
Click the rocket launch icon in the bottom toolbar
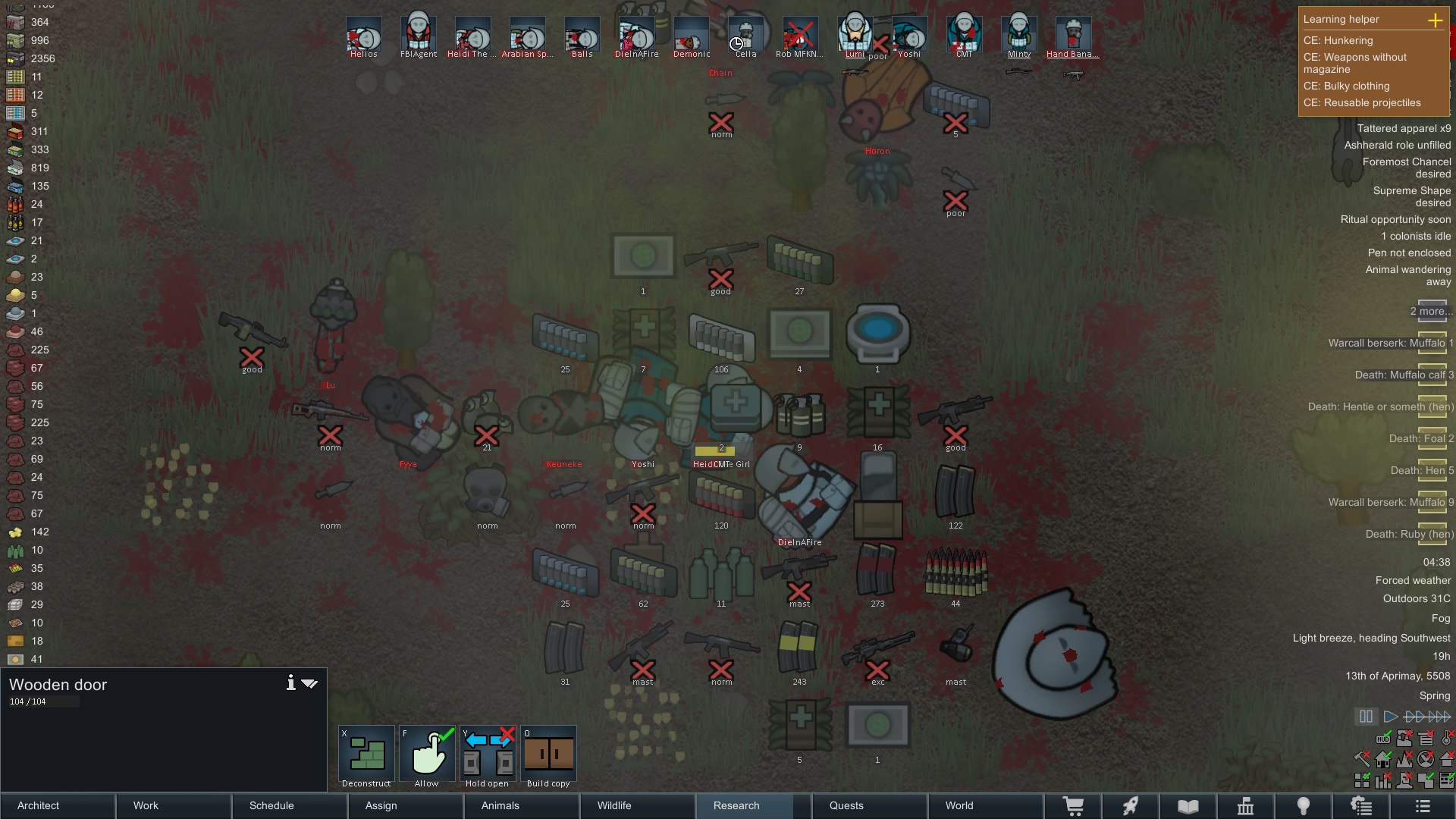click(x=1131, y=805)
